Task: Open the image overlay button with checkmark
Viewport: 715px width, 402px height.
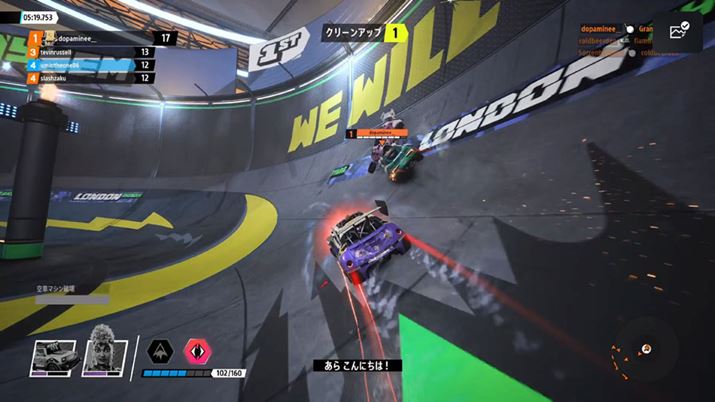Action: coord(678,33)
